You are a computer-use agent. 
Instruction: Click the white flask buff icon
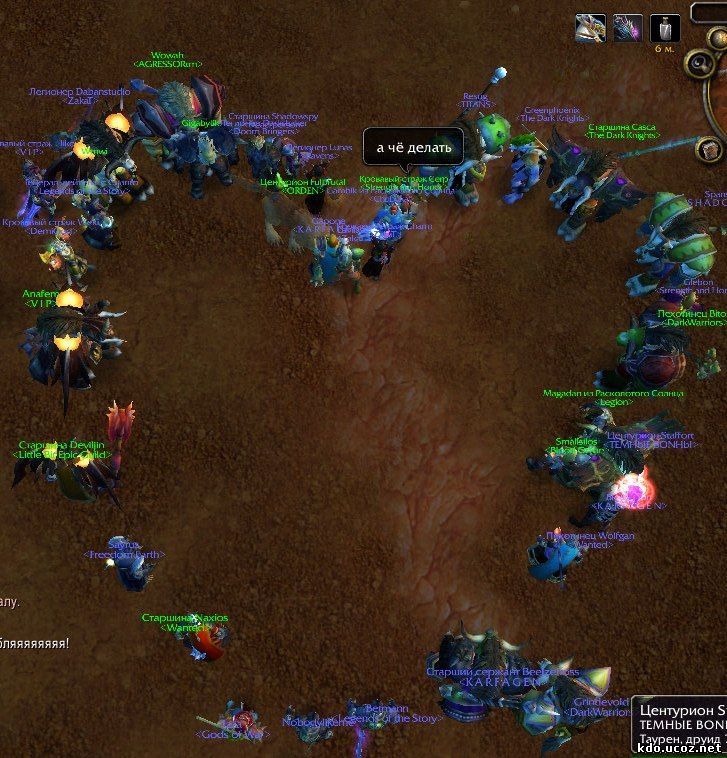665,28
